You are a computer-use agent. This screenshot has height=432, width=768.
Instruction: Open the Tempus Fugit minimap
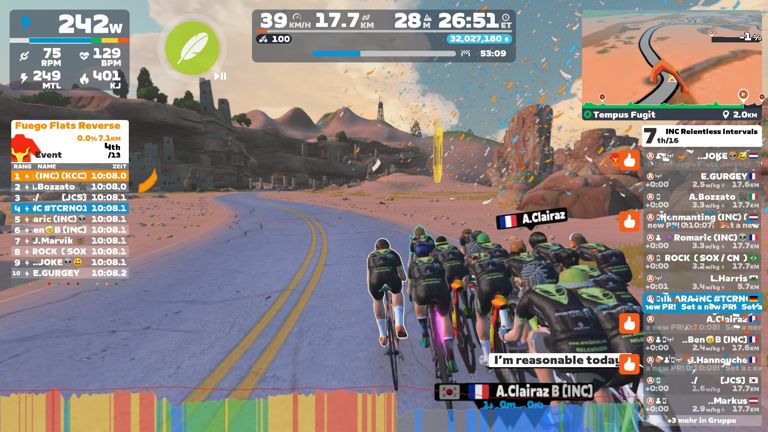(671, 60)
